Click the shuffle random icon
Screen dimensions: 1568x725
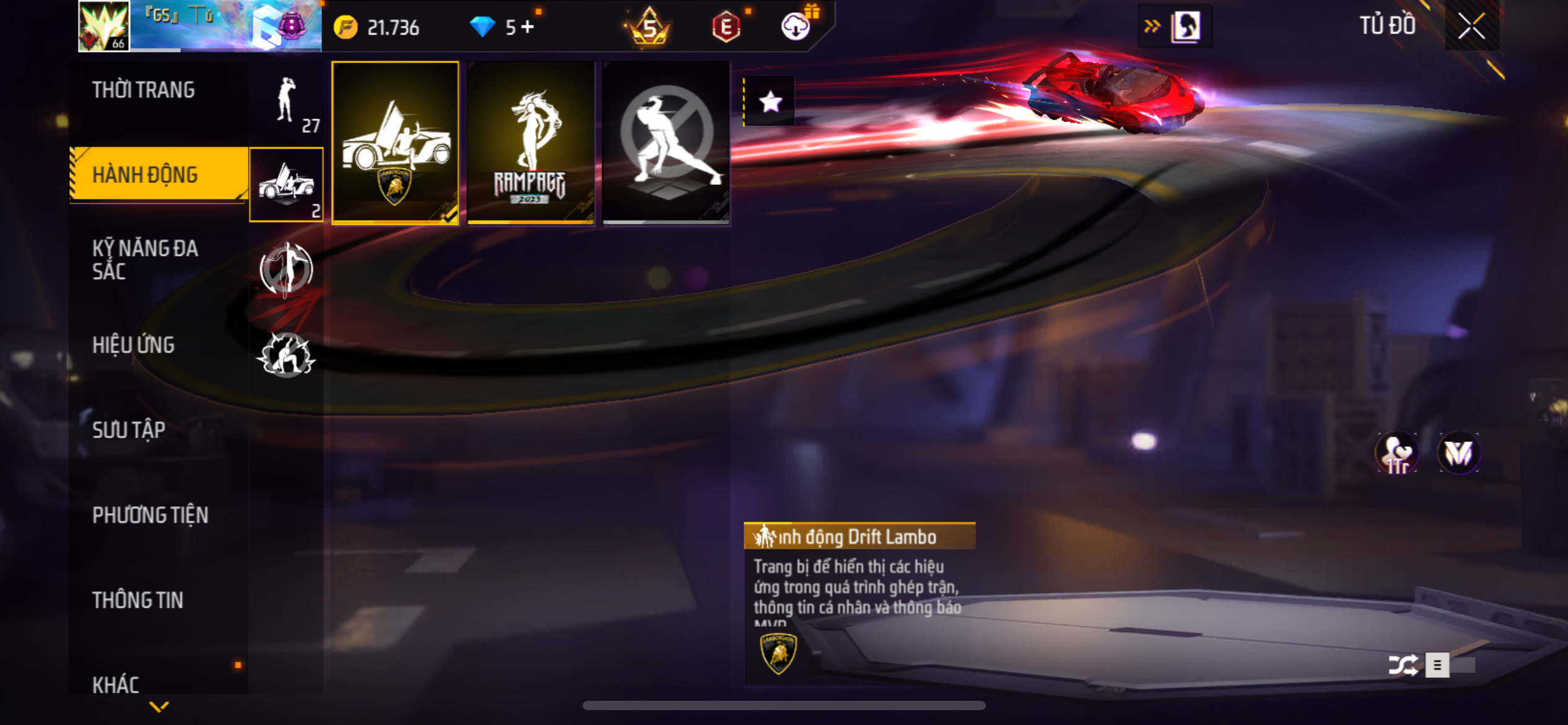point(1403,665)
